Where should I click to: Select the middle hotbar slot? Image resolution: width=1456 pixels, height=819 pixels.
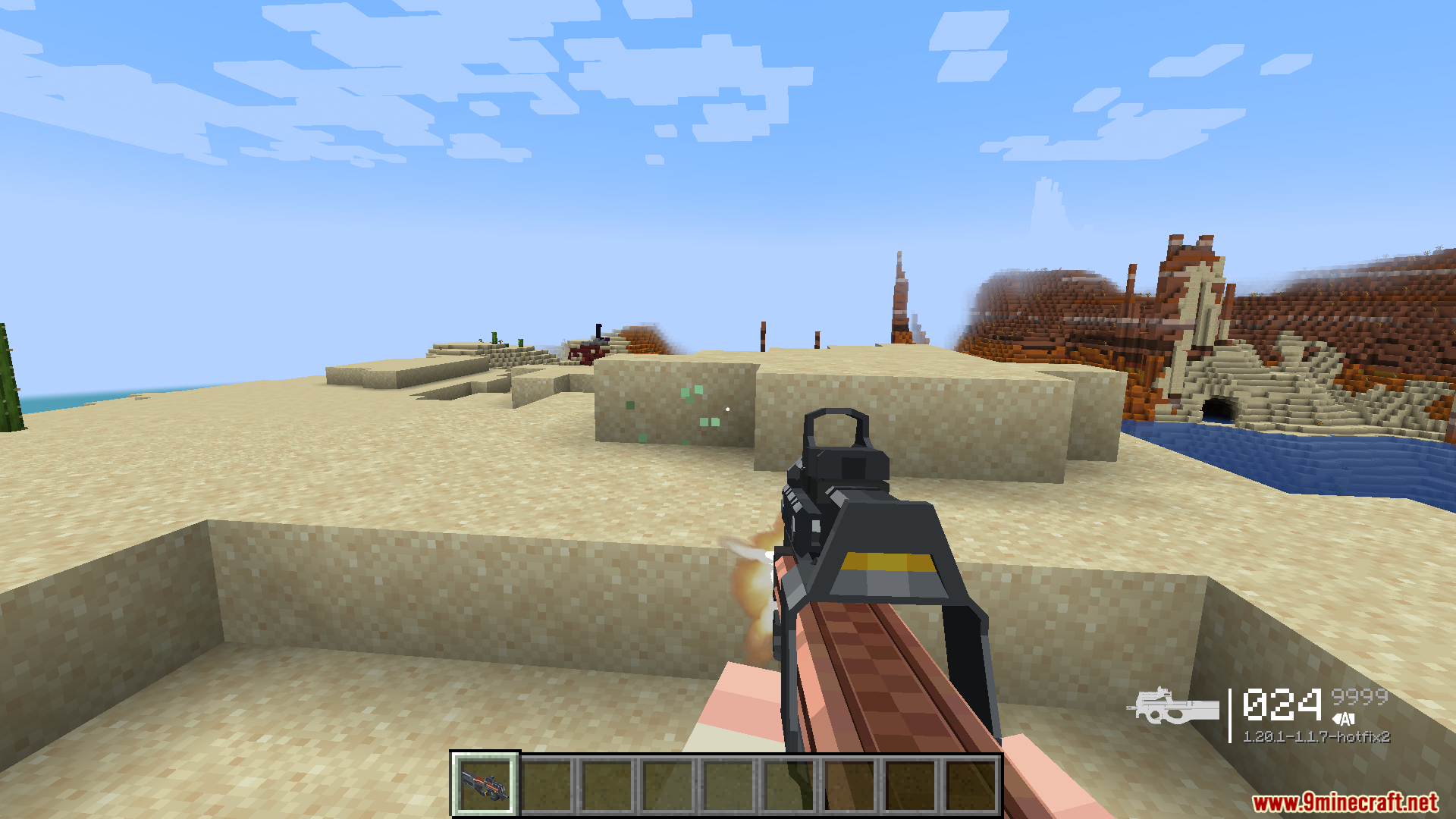point(729,785)
